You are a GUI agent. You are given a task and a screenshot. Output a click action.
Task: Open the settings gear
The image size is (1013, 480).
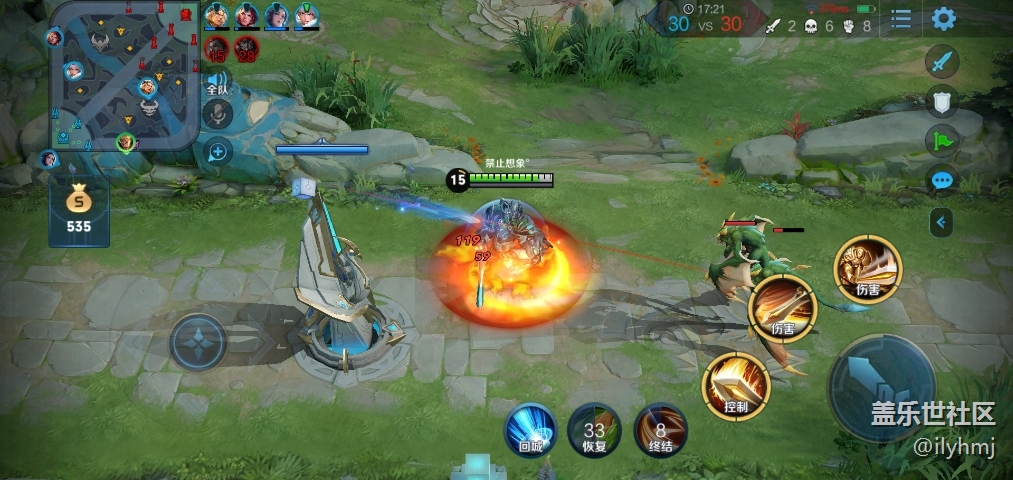[943, 19]
